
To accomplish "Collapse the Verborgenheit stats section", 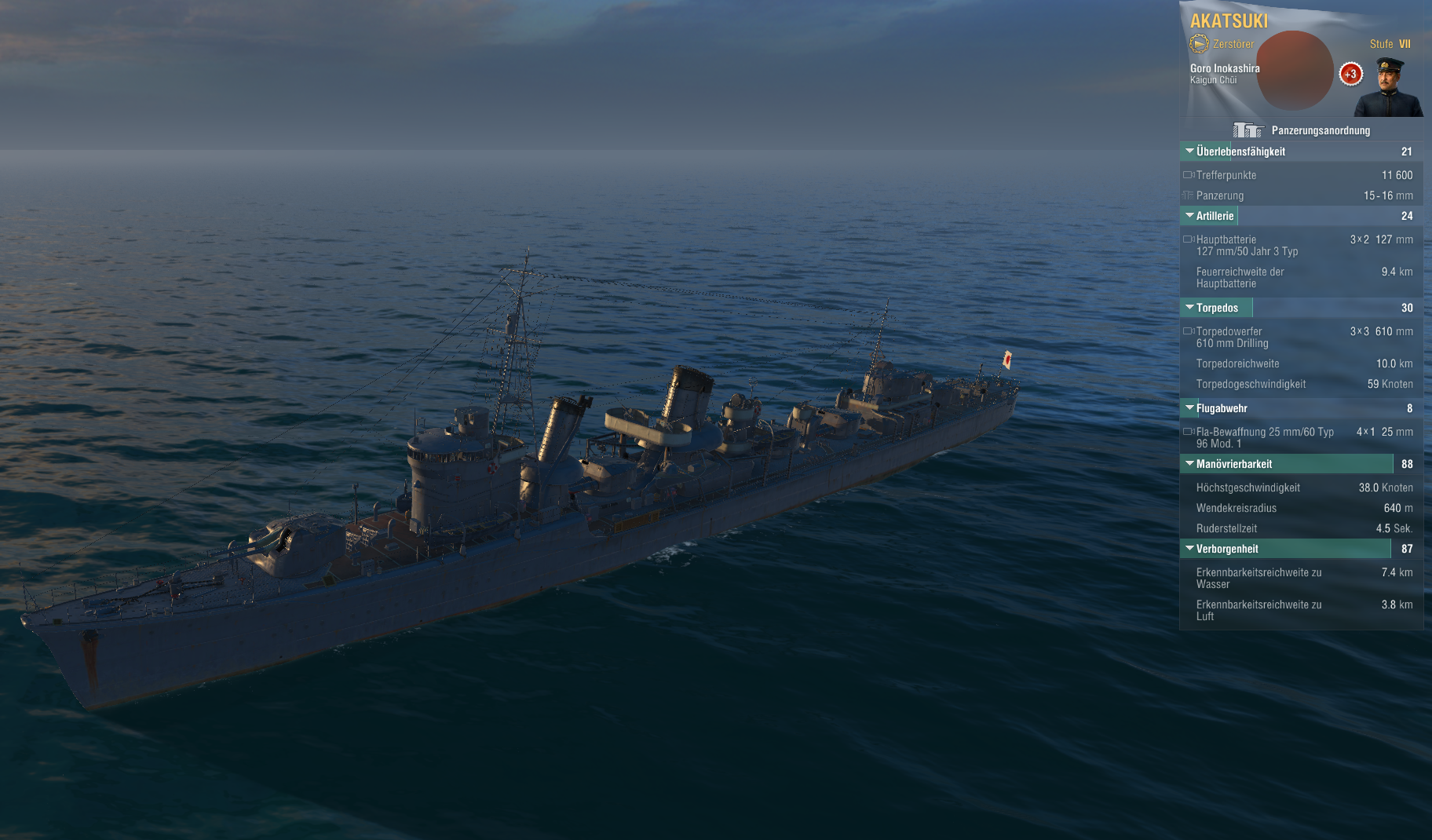I will pyautogui.click(x=1190, y=549).
